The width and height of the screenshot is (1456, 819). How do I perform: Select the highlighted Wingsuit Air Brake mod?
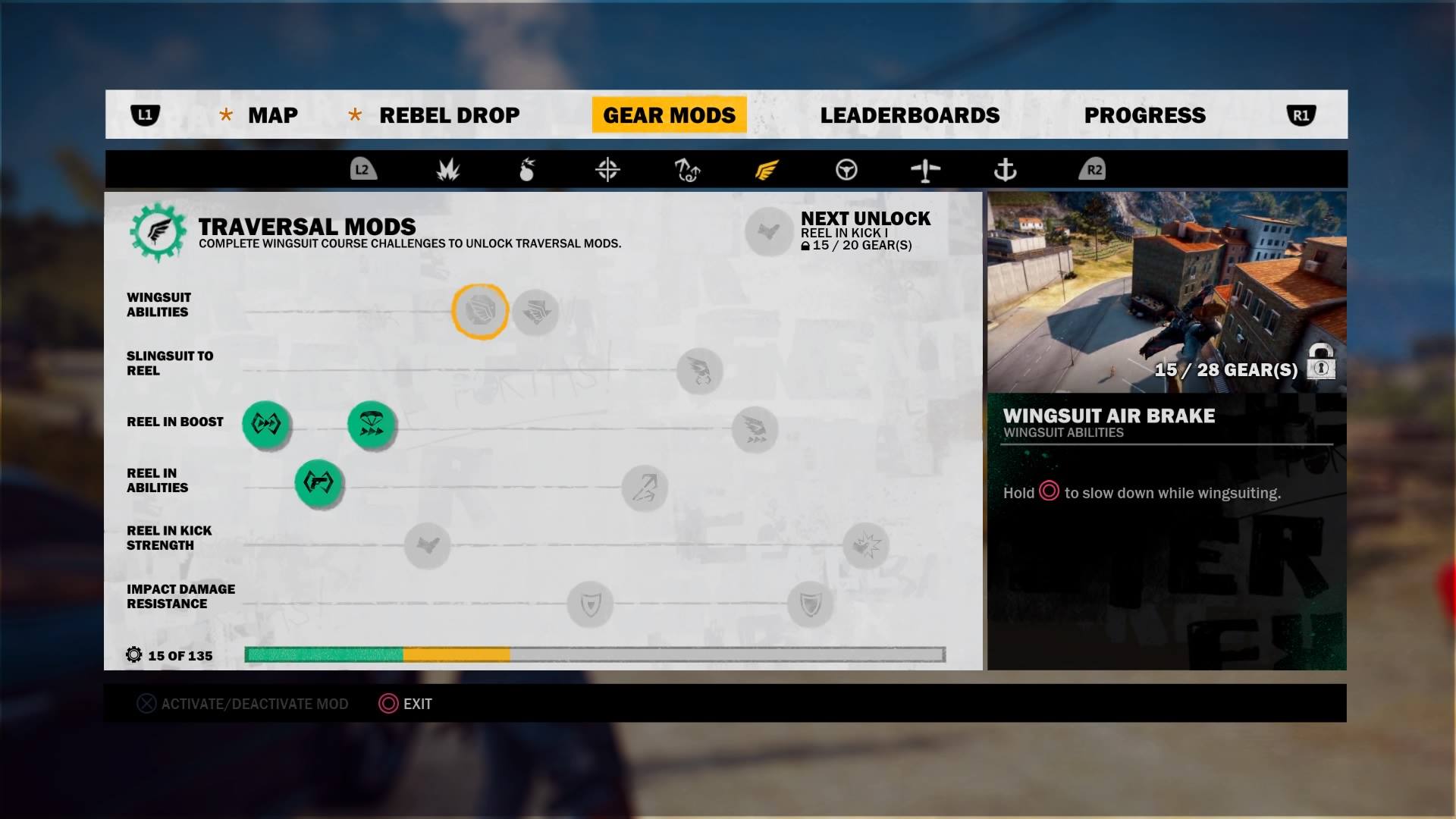(480, 311)
